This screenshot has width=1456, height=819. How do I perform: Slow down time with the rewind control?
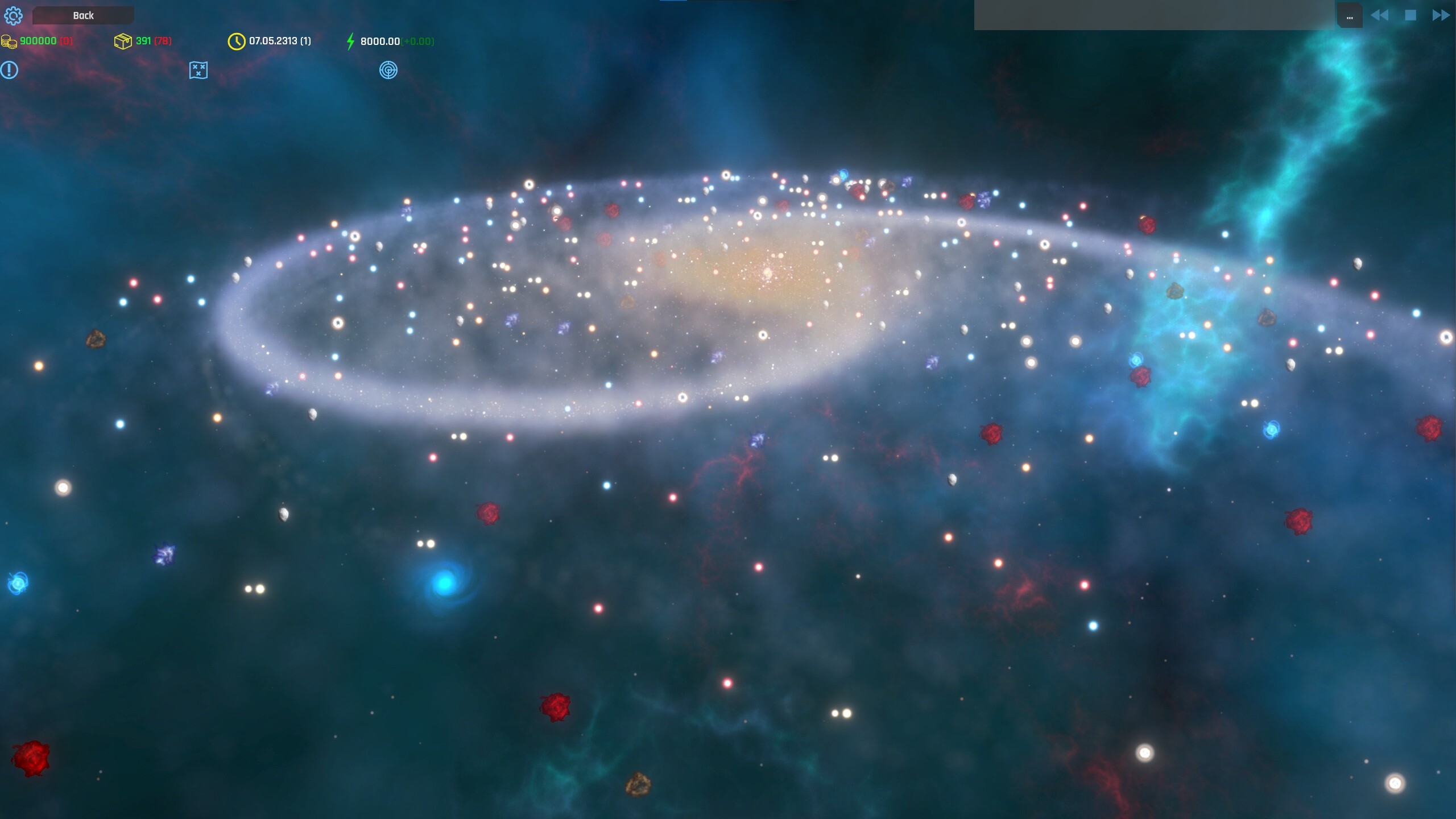pyautogui.click(x=1379, y=15)
